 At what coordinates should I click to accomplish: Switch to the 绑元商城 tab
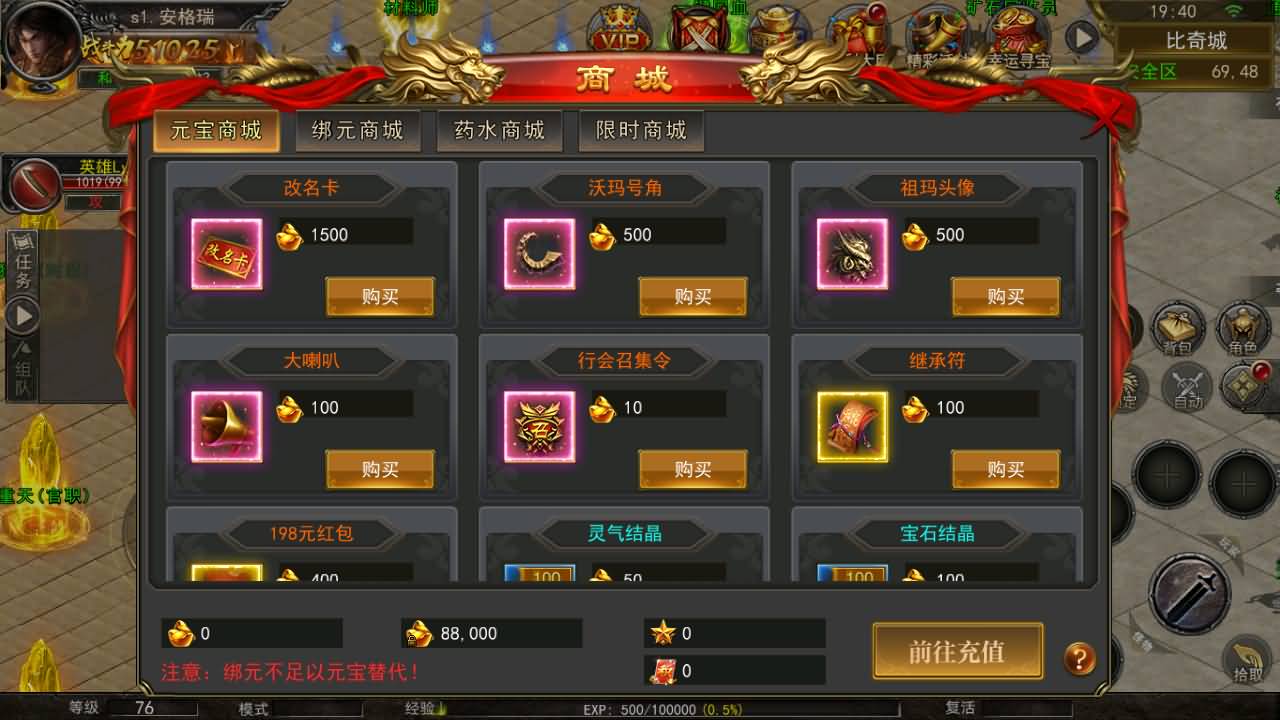click(358, 130)
